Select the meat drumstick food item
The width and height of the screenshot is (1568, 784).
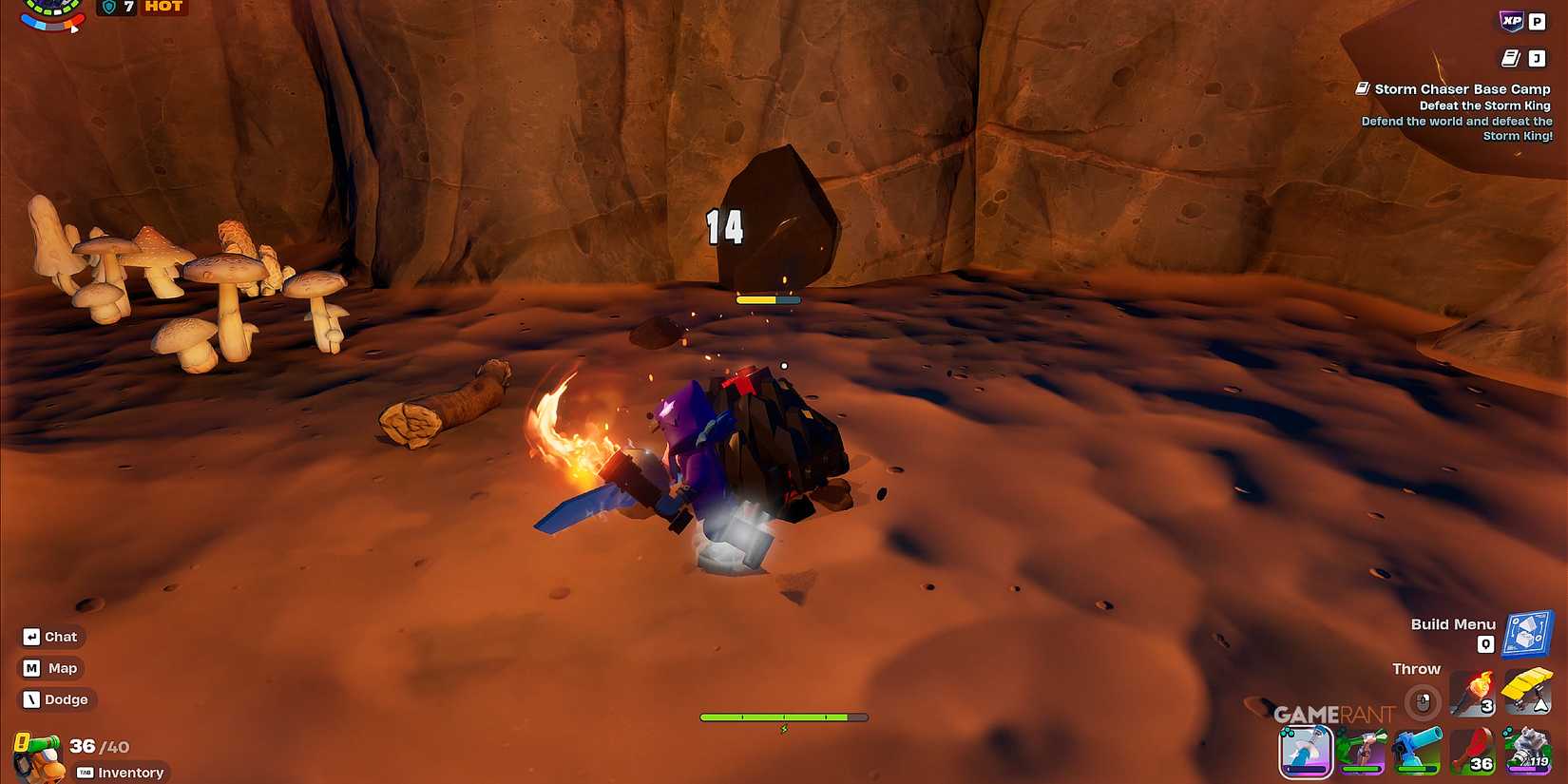(x=1472, y=752)
